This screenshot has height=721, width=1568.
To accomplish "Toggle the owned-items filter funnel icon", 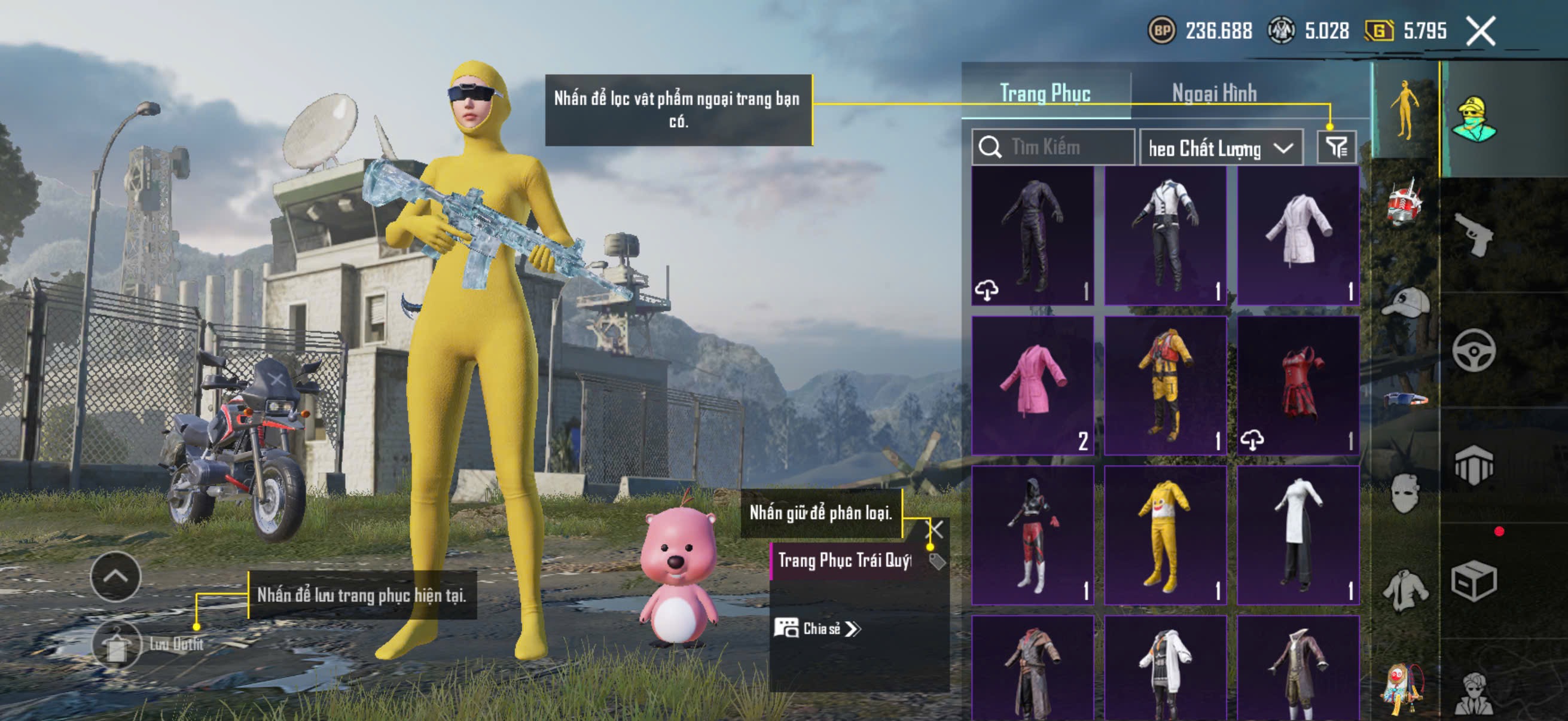I will 1336,146.
